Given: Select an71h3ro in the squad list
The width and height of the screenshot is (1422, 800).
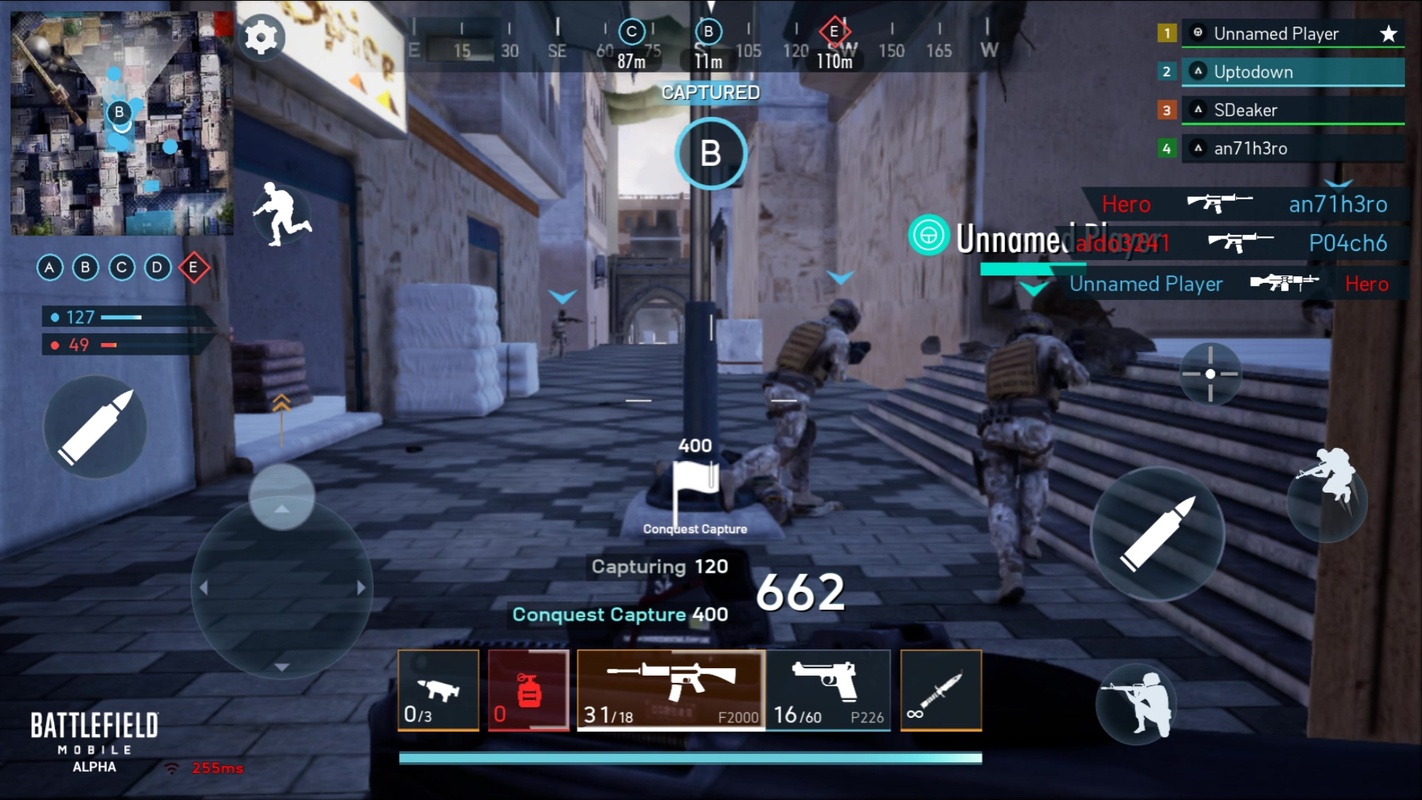Looking at the screenshot, I should coord(1292,148).
